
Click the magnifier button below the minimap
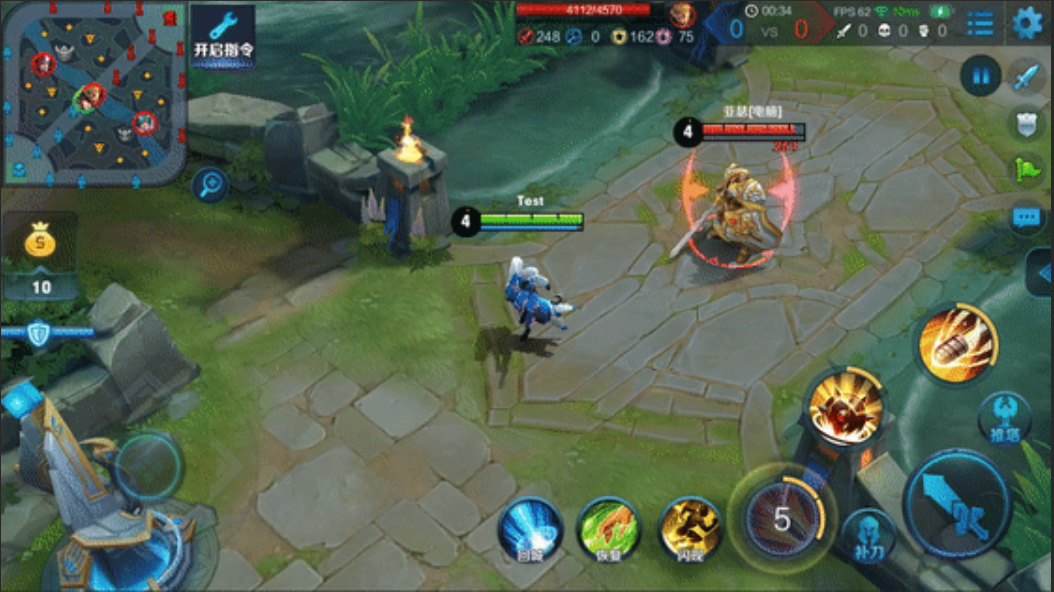point(211,183)
